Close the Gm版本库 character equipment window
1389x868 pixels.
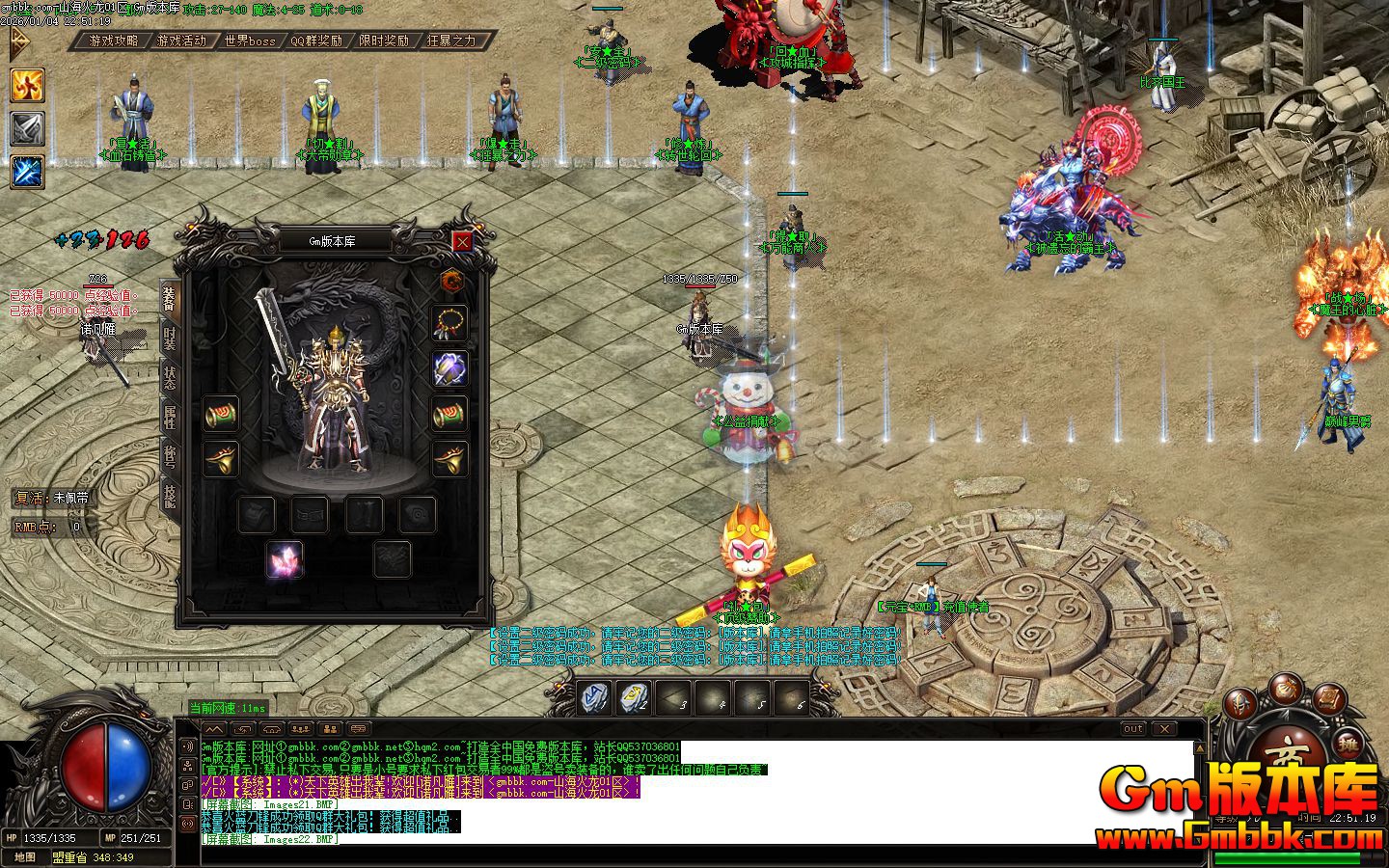(463, 241)
